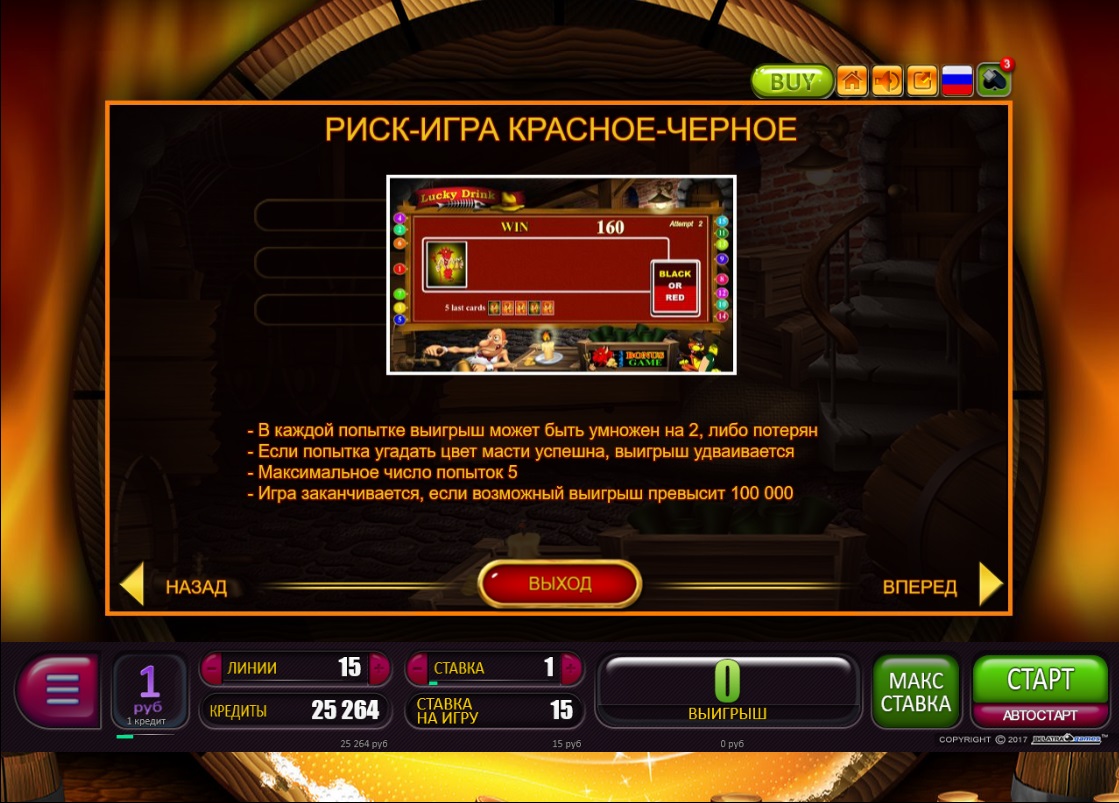The image size is (1119, 803).
Task: Go back with the НАЗАД arrow
Action: (x=134, y=585)
